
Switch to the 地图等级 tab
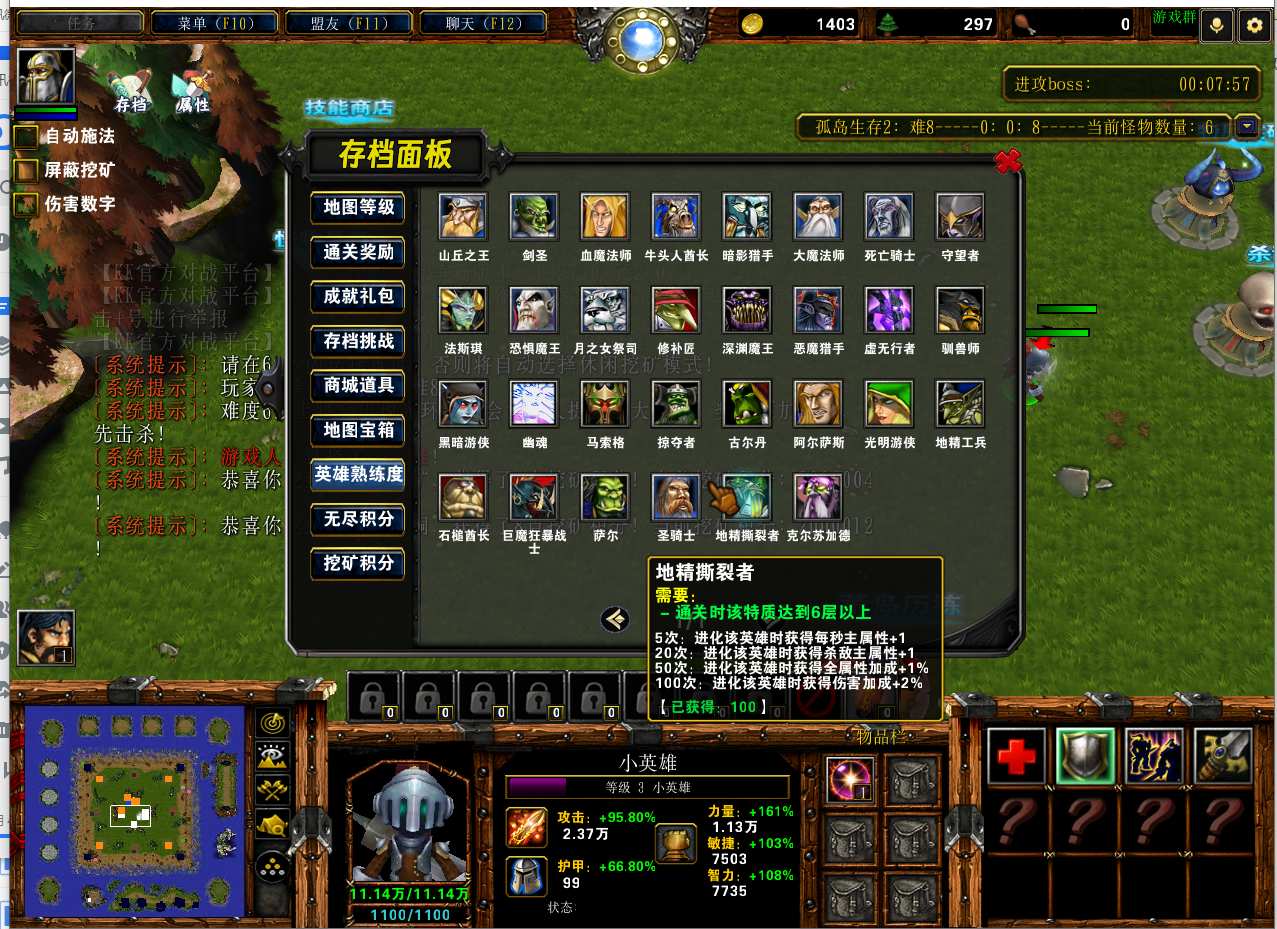[358, 208]
